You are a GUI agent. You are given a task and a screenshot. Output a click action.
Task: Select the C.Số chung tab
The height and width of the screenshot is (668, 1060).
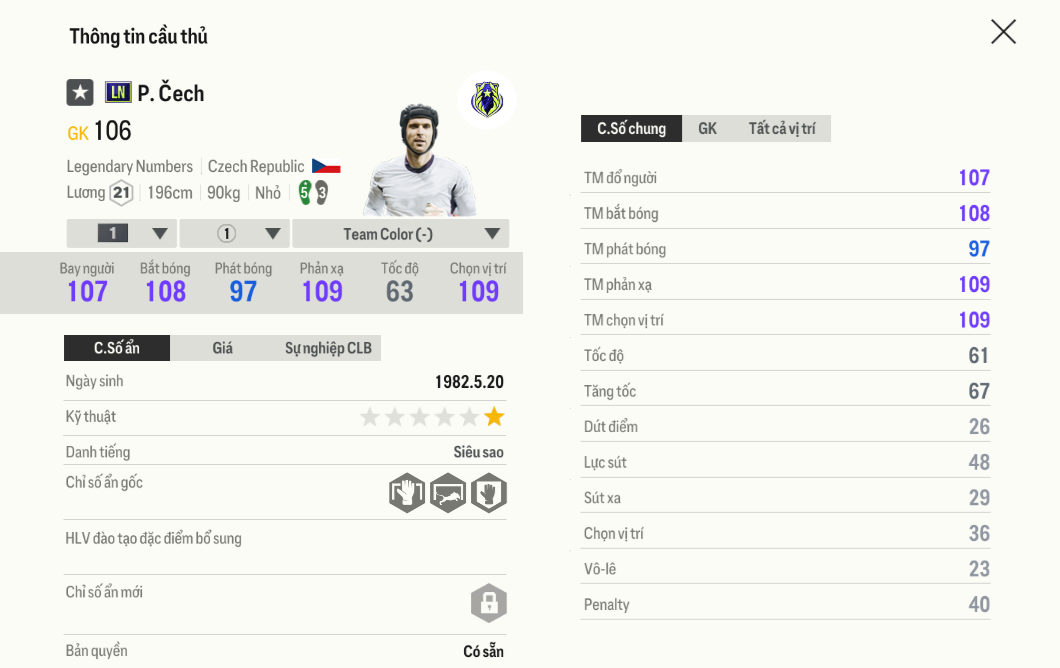pyautogui.click(x=631, y=128)
